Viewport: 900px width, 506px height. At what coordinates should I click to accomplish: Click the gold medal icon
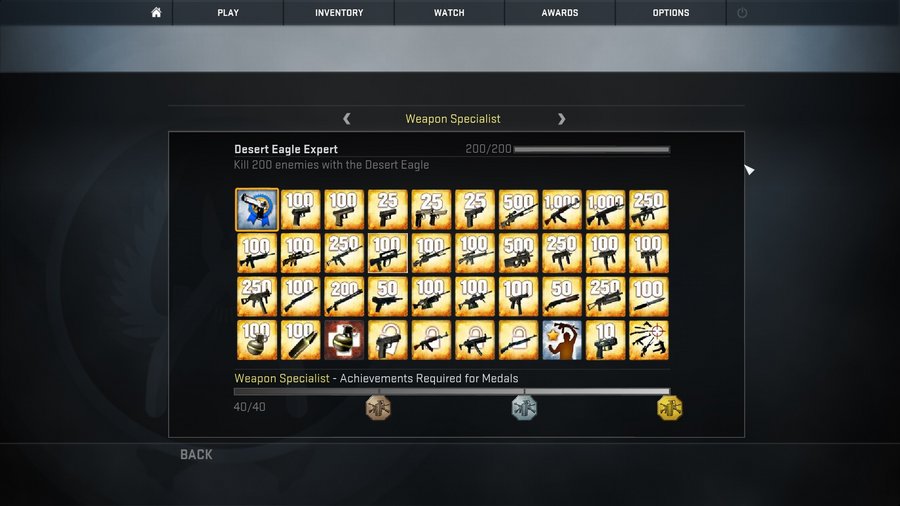669,407
